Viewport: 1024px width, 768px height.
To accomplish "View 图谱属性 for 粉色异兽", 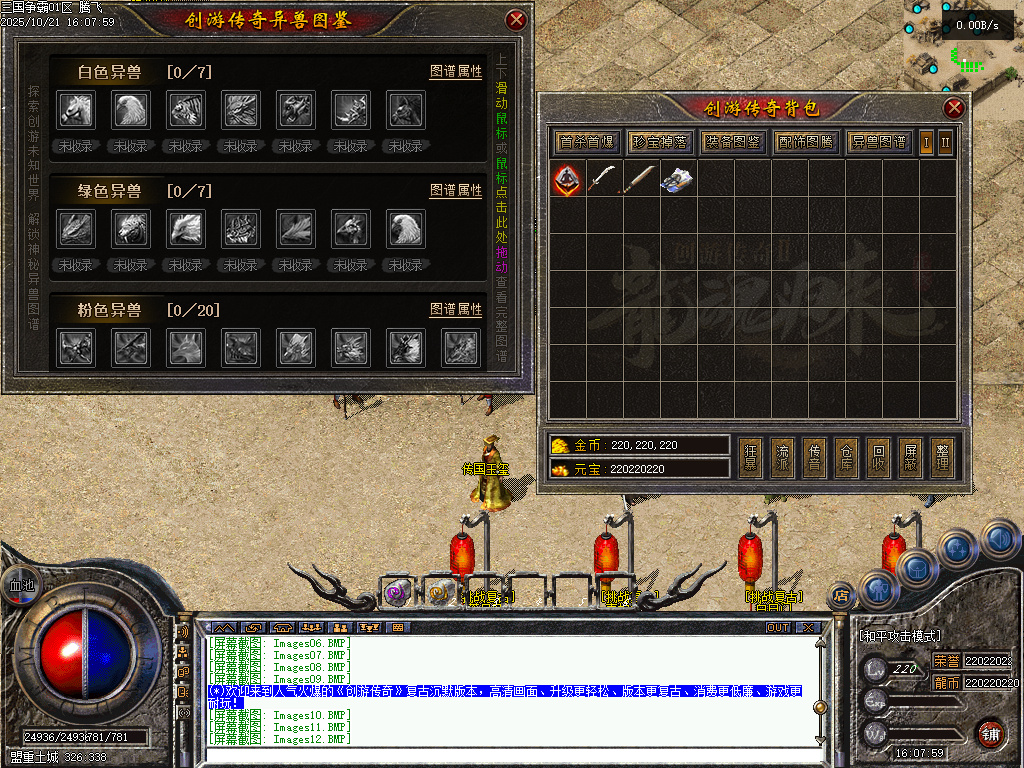I will (x=456, y=310).
